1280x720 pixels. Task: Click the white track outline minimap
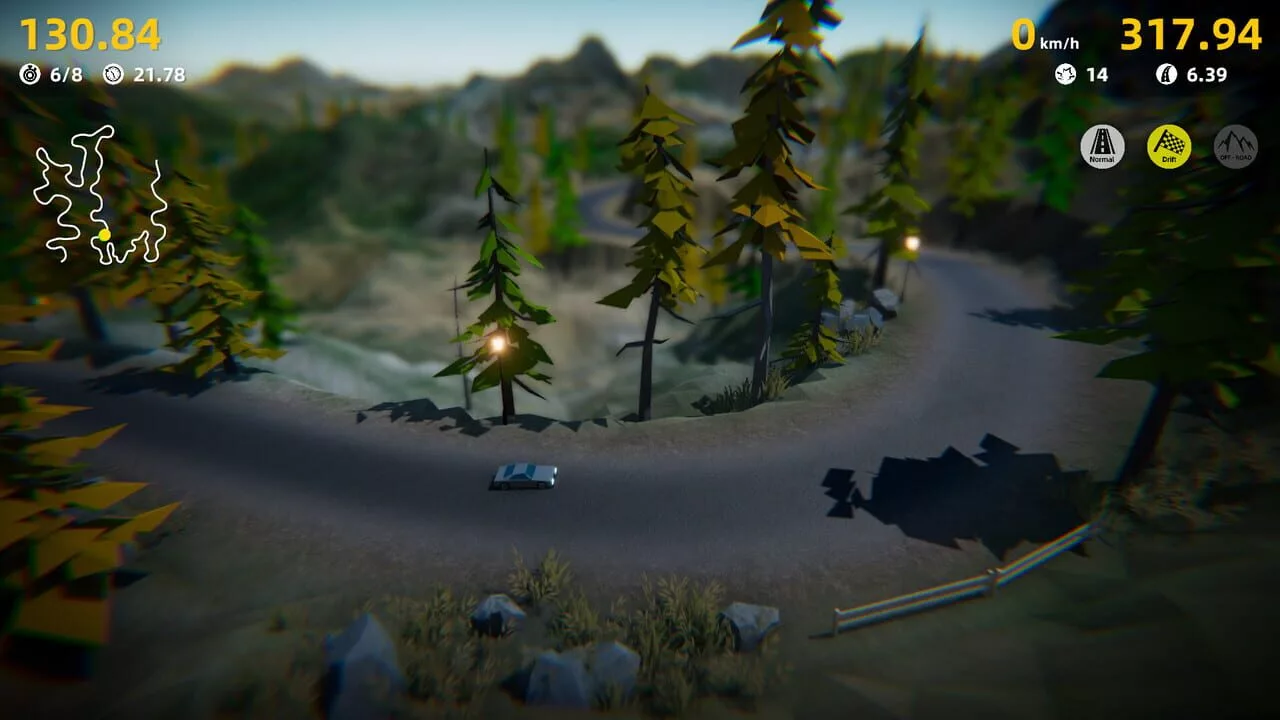99,195
